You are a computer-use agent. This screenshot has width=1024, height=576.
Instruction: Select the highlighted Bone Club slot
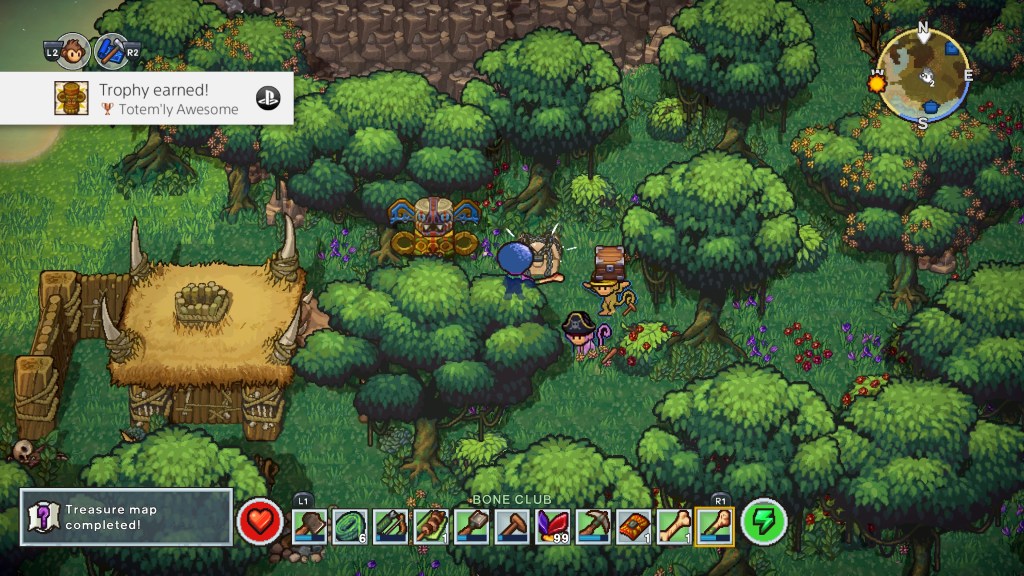point(716,524)
